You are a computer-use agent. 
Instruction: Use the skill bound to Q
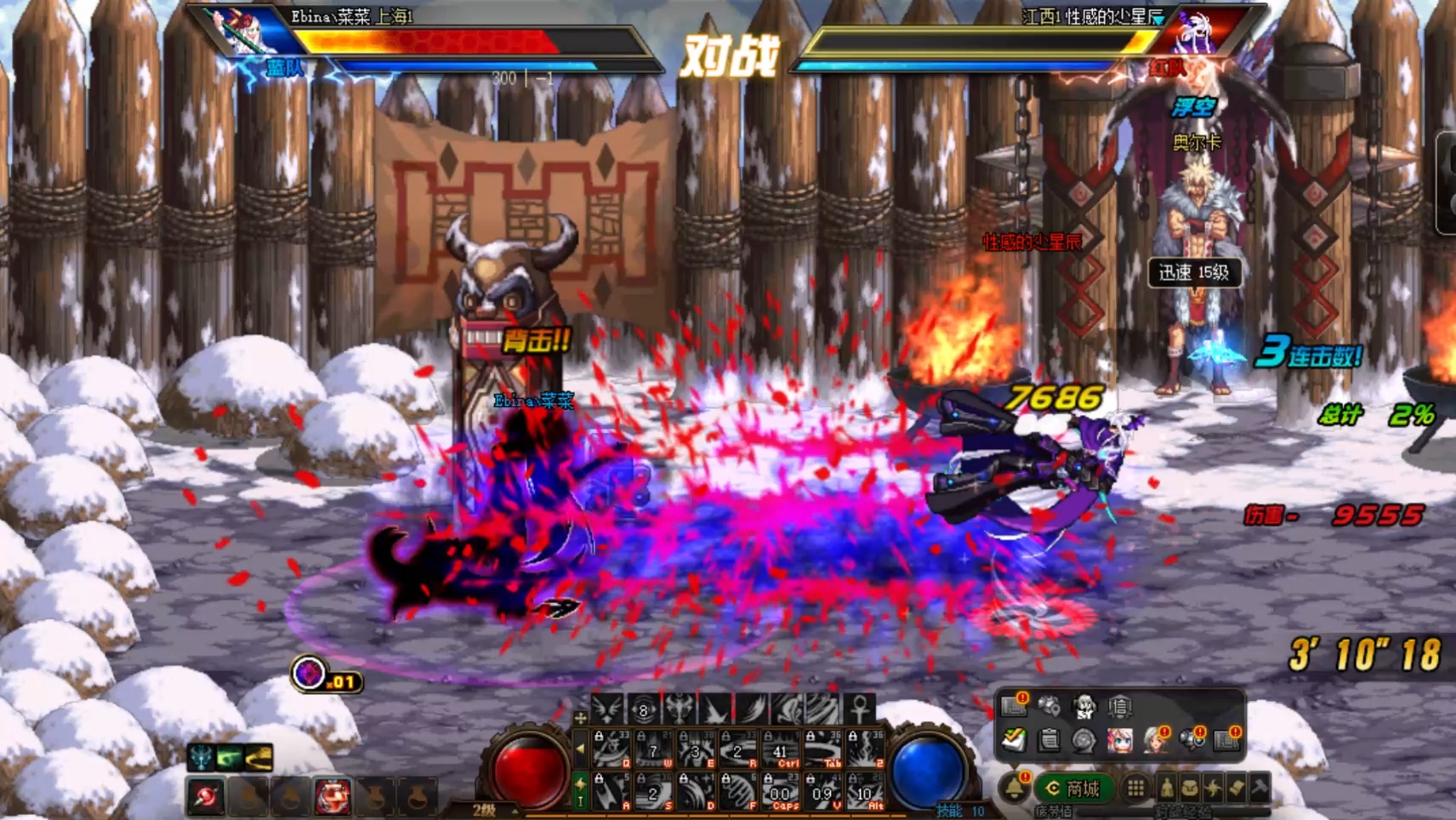(611, 749)
